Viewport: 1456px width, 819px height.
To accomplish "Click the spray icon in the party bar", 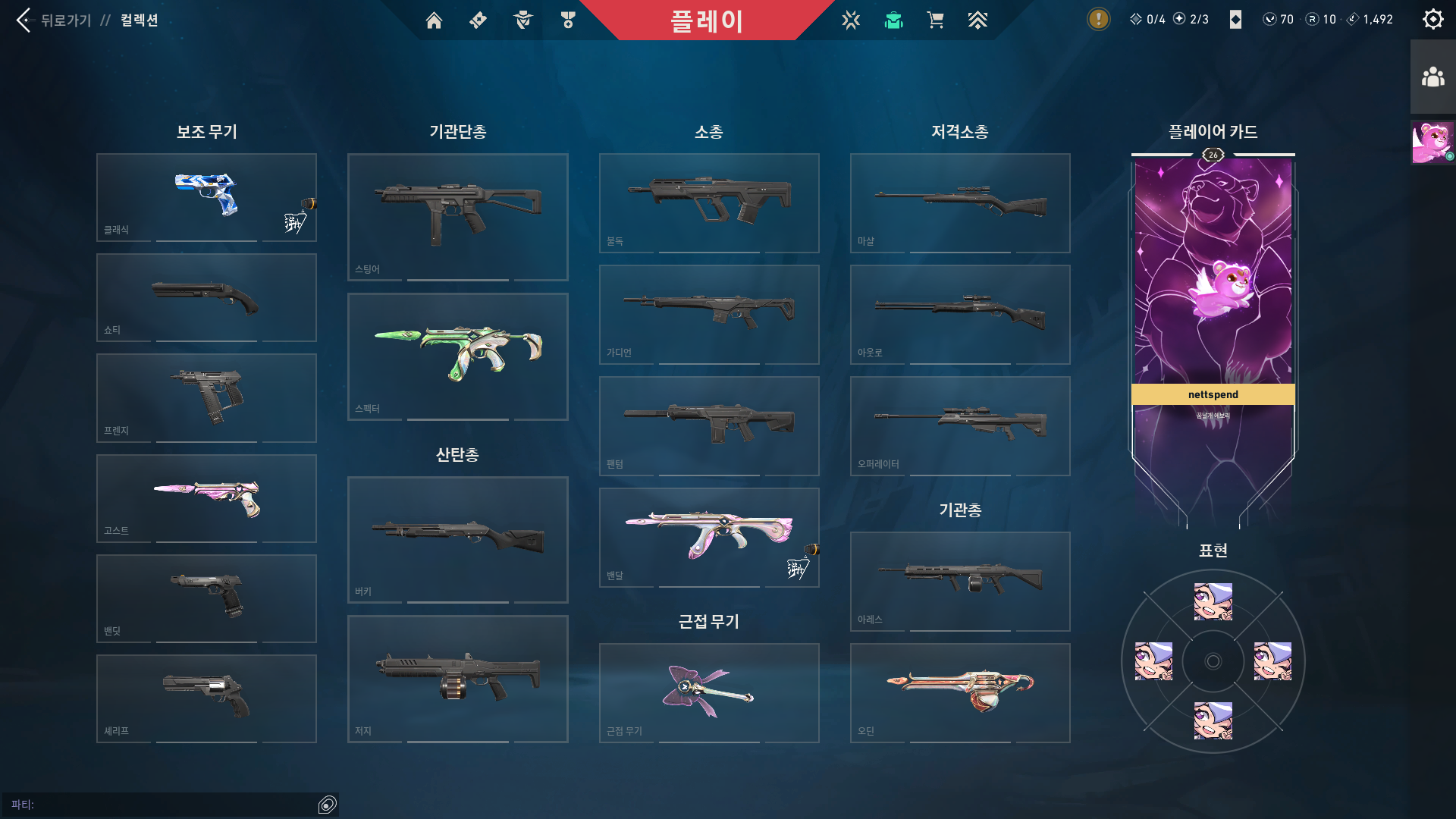I will 328,805.
